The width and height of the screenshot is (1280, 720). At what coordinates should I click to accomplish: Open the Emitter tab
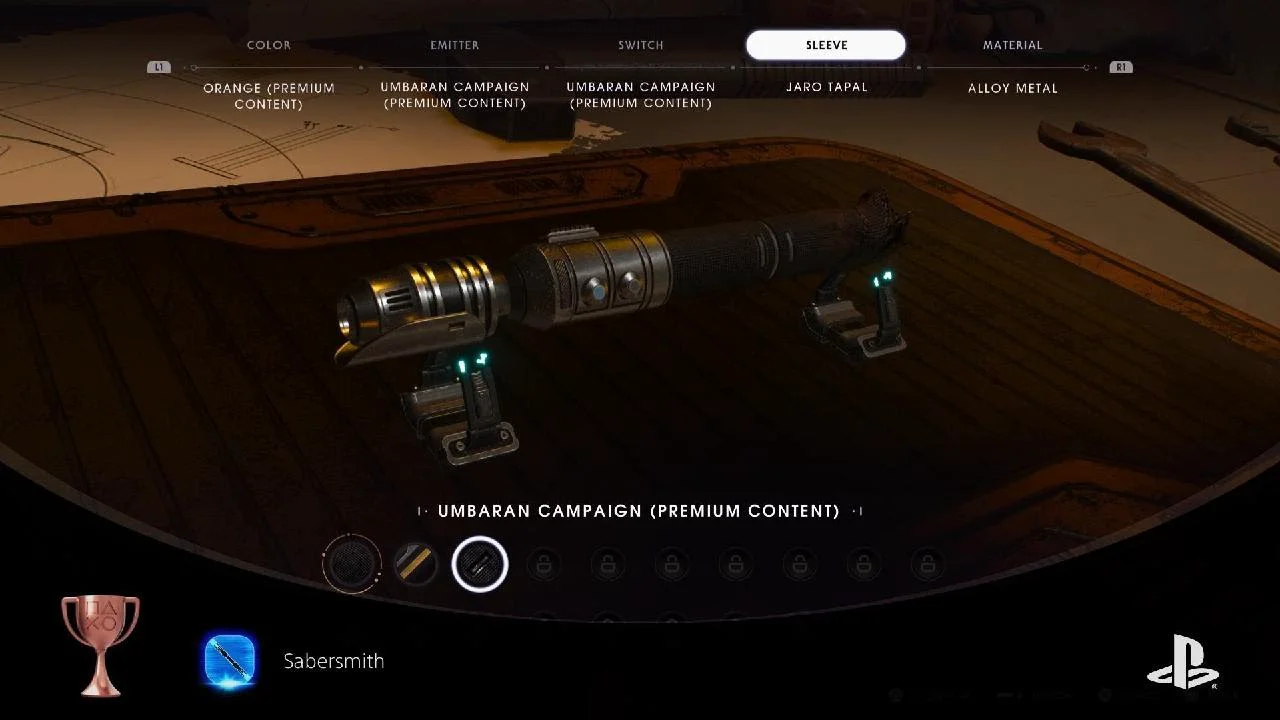pyautogui.click(x=454, y=45)
